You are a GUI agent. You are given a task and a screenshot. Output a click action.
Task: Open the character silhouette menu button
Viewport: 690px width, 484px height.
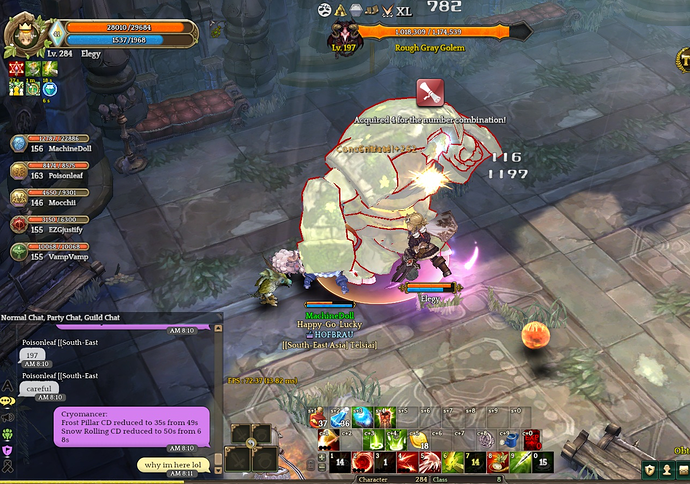[x=666, y=470]
